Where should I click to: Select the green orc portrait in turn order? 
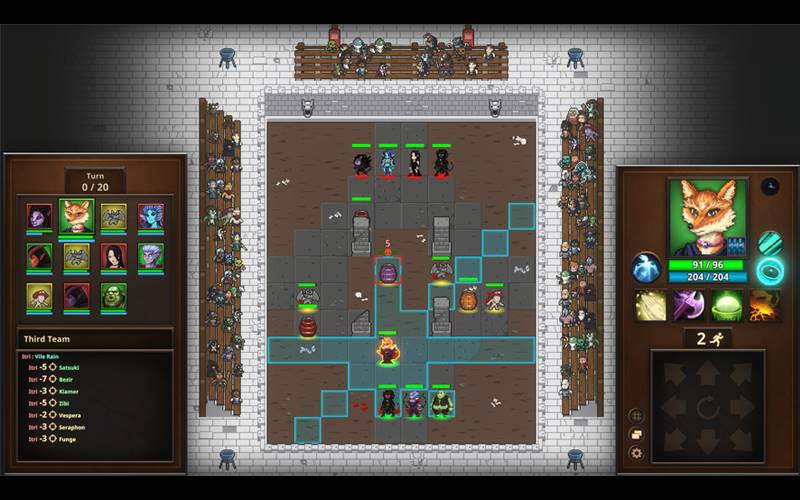[x=113, y=297]
